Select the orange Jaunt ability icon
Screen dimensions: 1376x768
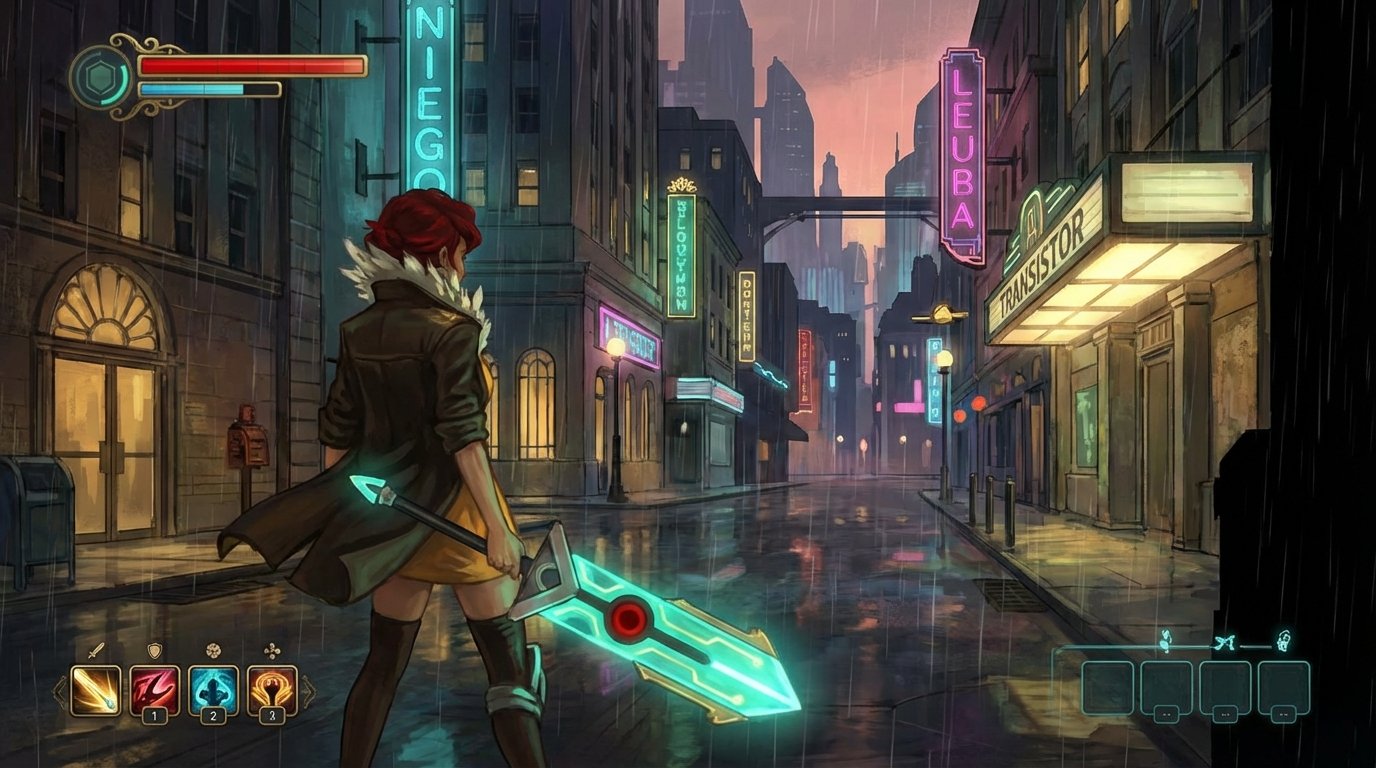pyautogui.click(x=270, y=690)
